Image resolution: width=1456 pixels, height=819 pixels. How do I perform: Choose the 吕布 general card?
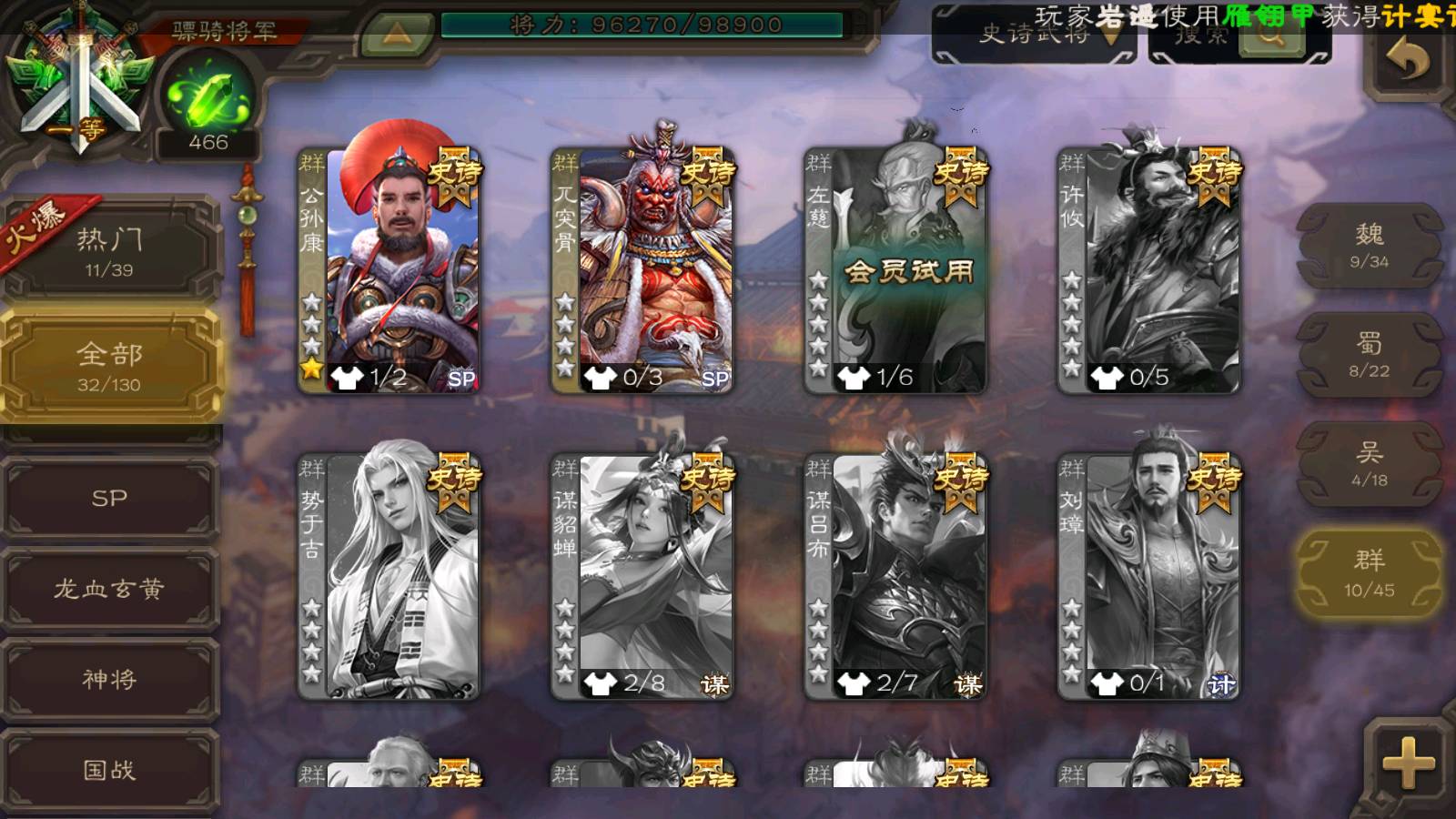point(895,577)
